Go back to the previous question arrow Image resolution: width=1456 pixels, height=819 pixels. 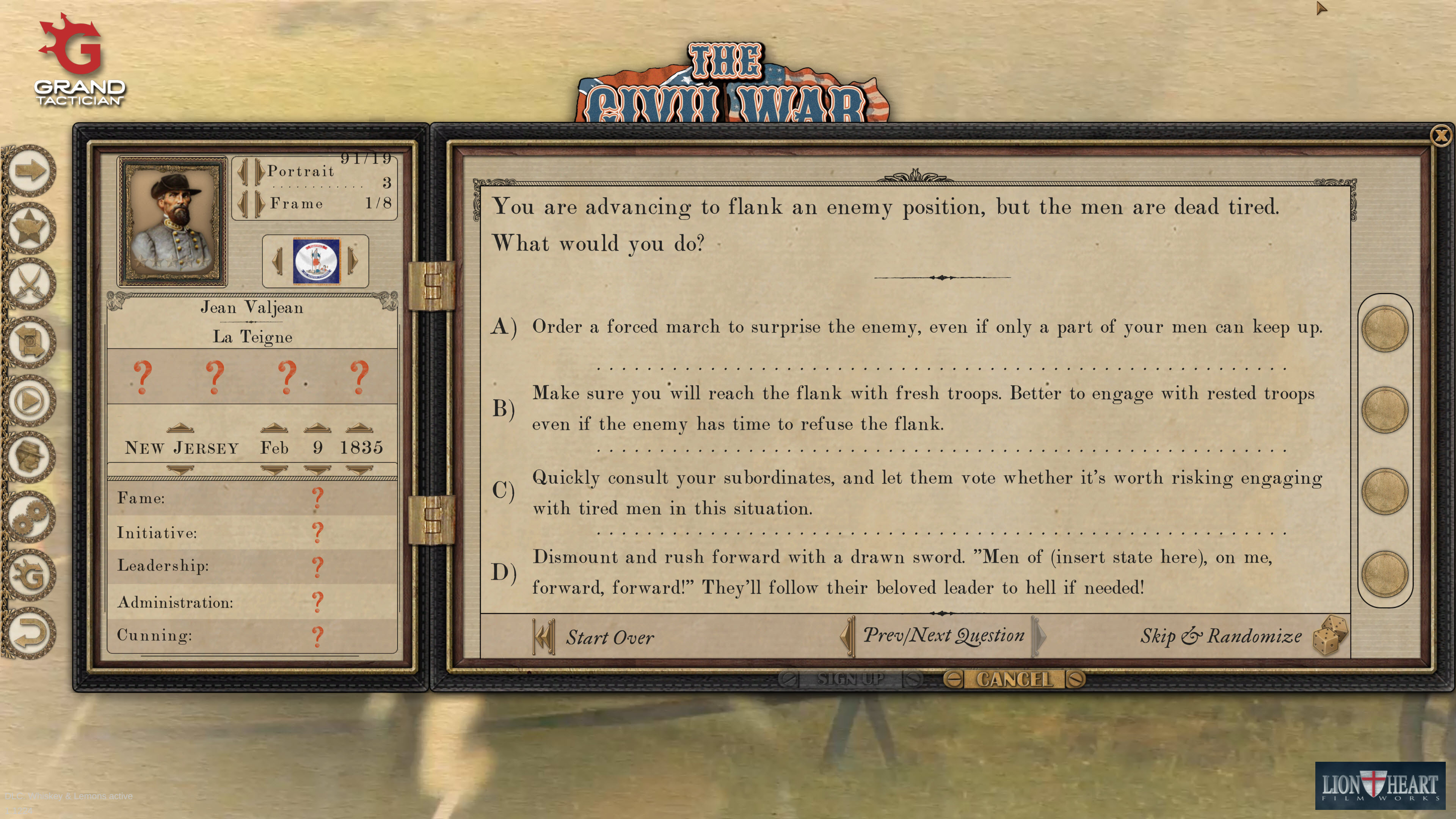coord(847,636)
